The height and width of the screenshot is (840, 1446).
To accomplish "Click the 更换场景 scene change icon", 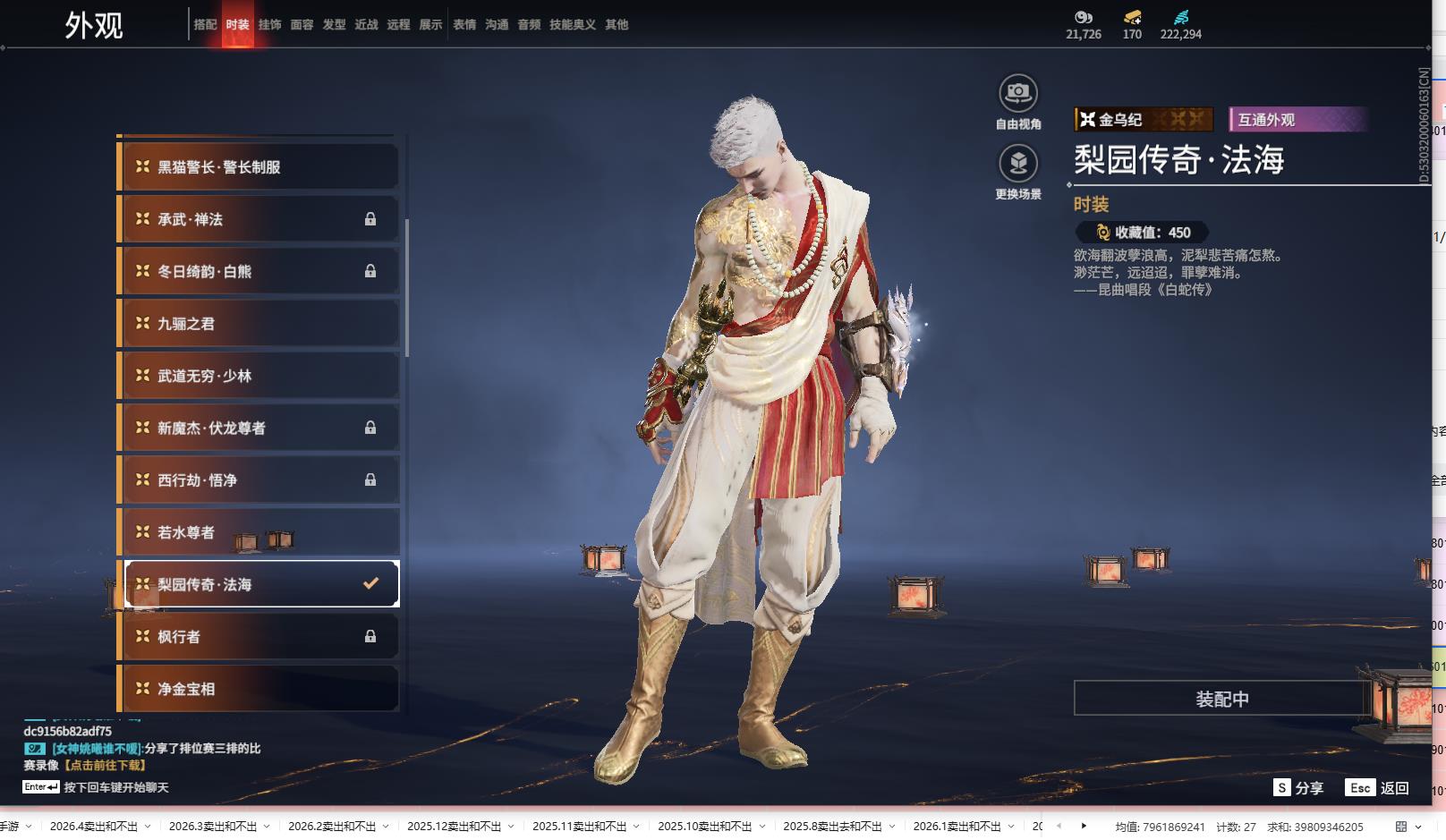I will 1017,164.
